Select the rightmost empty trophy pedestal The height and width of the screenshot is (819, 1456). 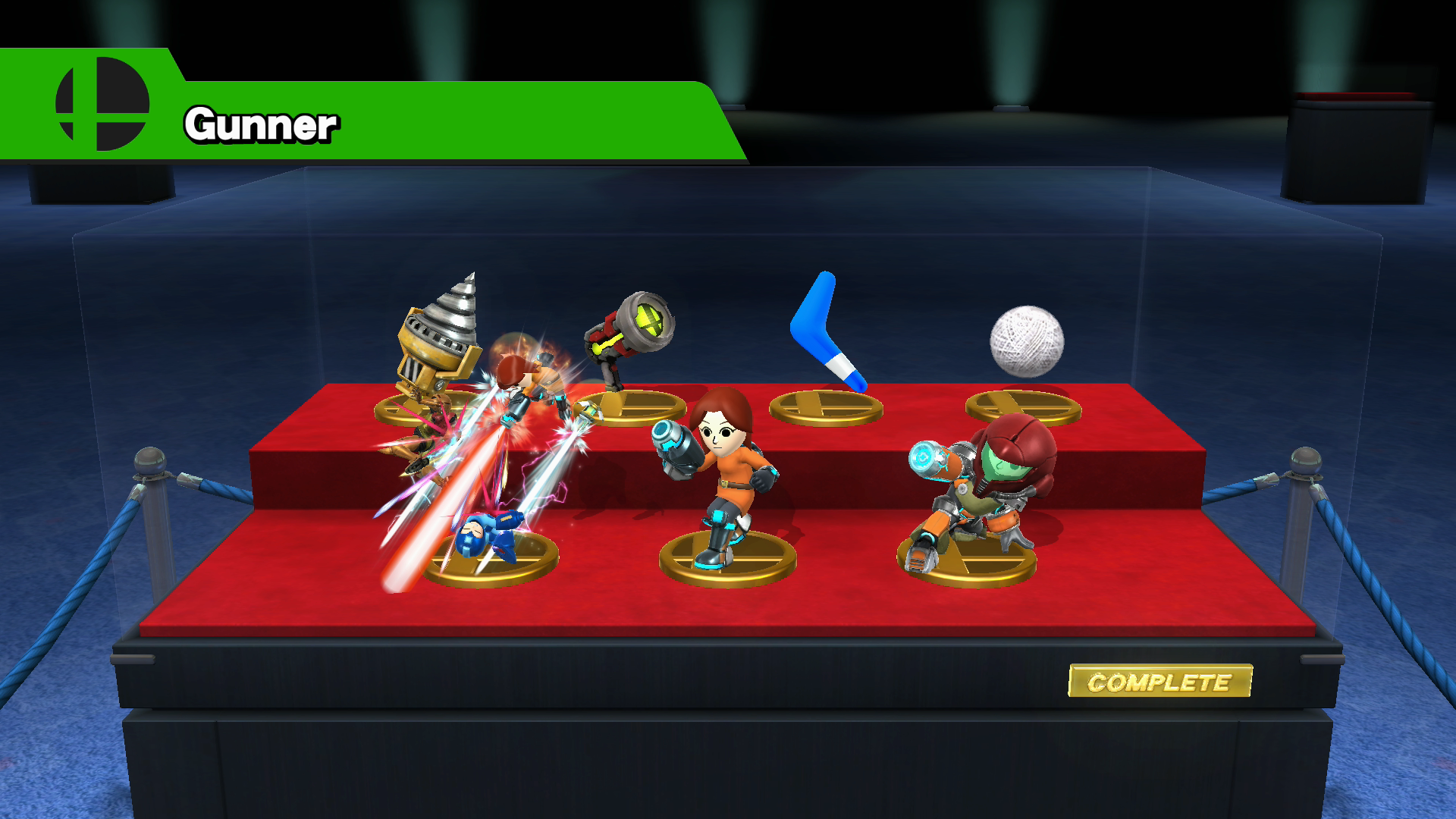coord(1024,406)
